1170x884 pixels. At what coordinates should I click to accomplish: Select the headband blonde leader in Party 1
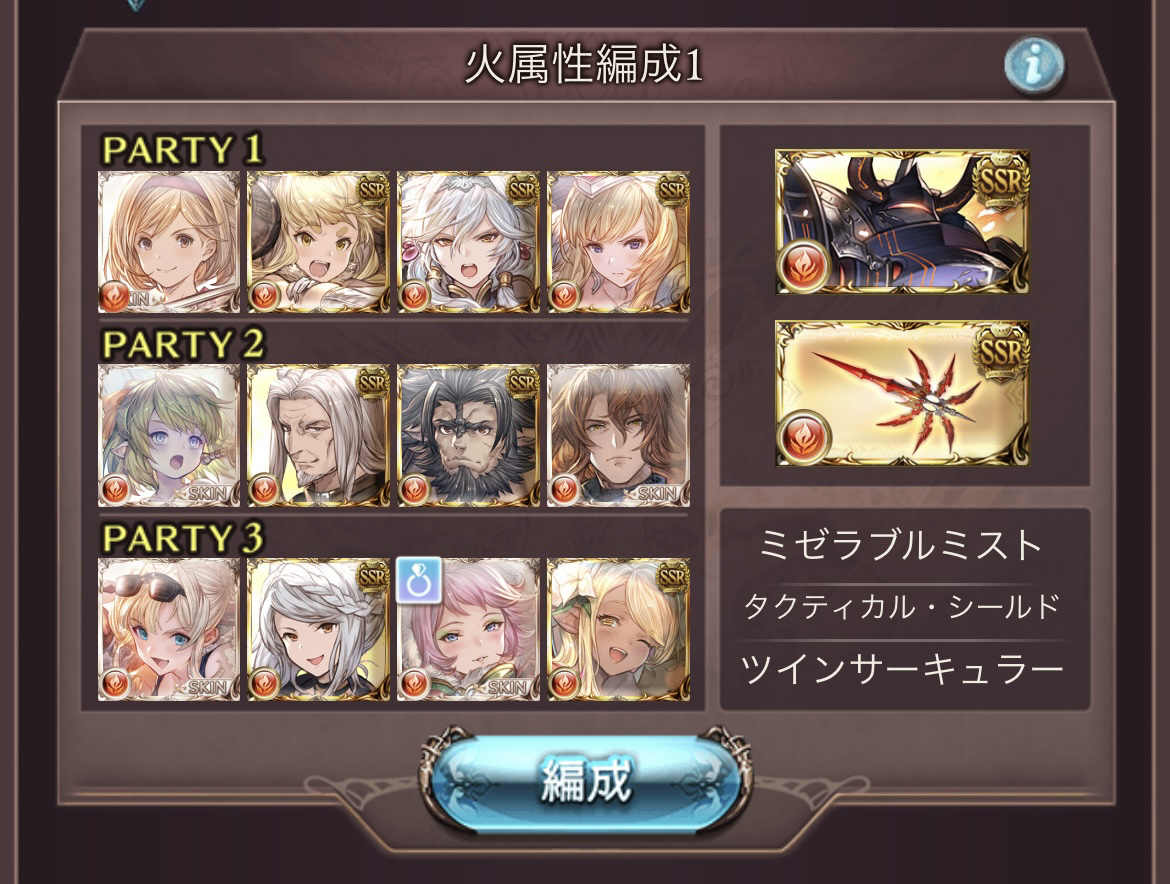click(169, 242)
